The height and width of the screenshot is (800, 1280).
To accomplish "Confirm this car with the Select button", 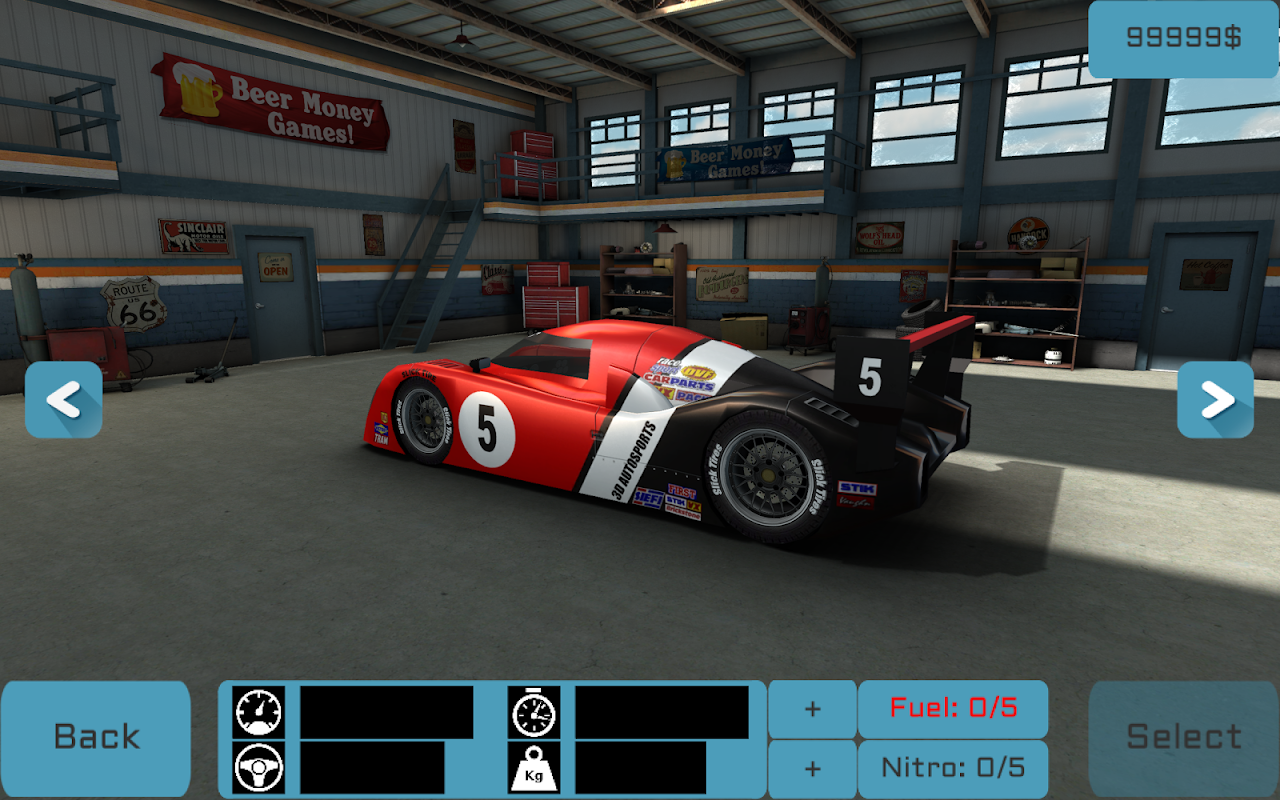I will coord(1184,738).
